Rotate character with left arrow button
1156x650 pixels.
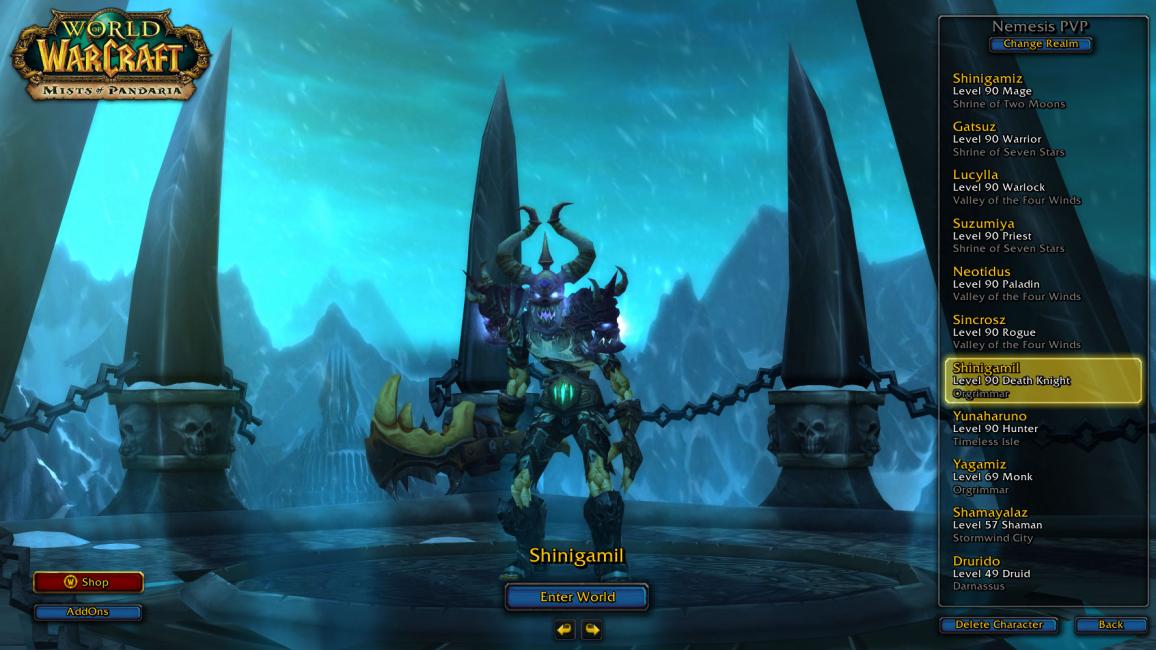pyautogui.click(x=565, y=629)
